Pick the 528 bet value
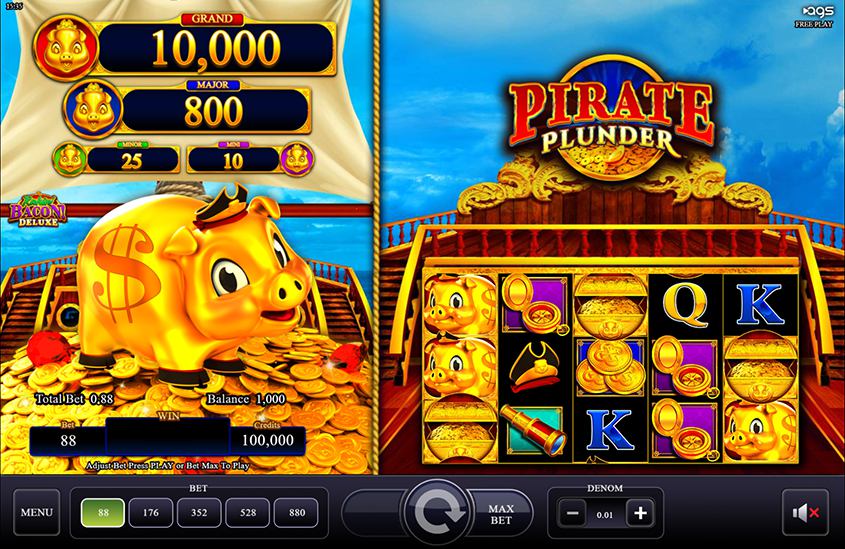845x549 pixels. pos(246,513)
